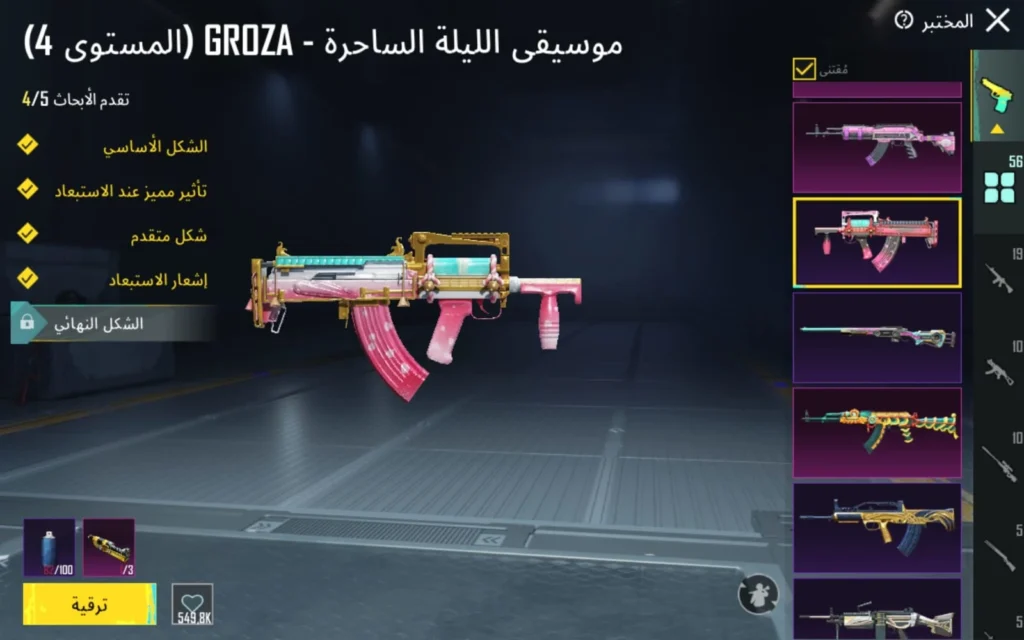The width and height of the screenshot is (1024, 640).
Task: Switch to the four-squares all-items tab
Action: 999,185
